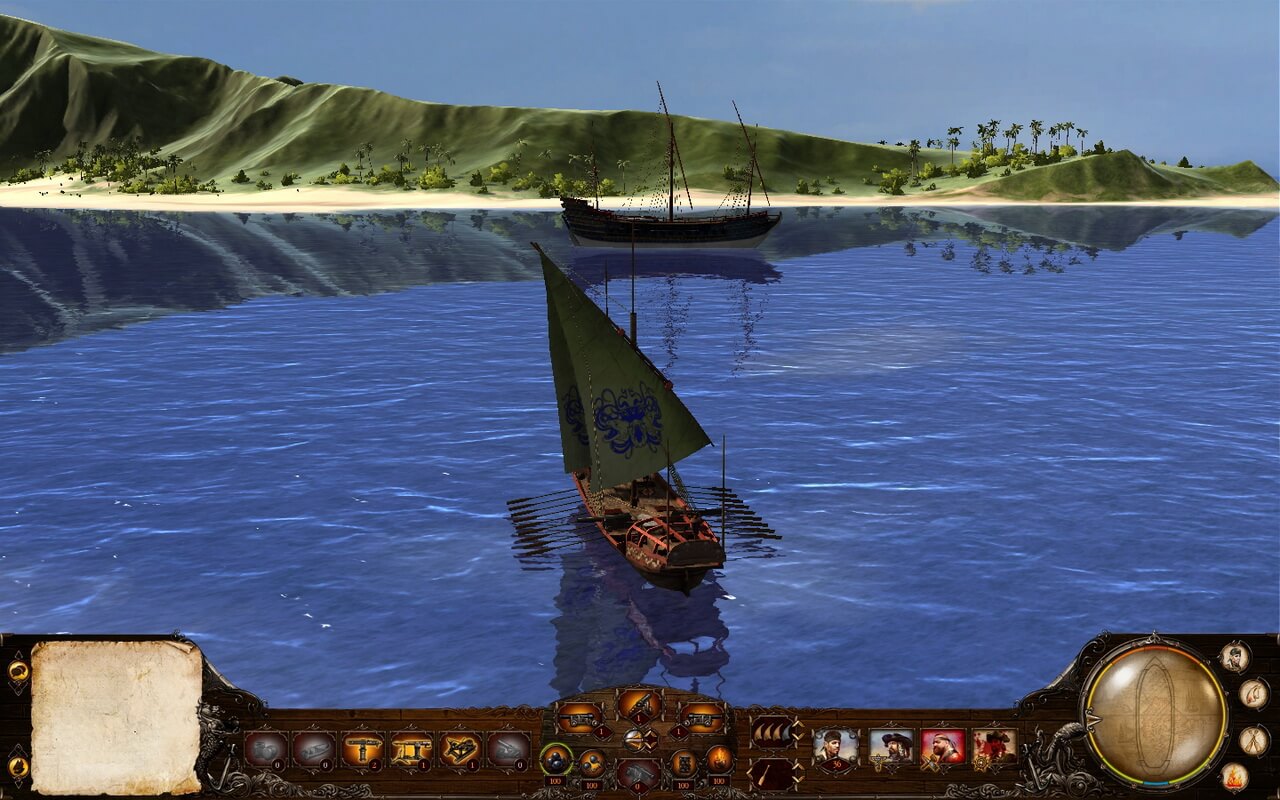The height and width of the screenshot is (800, 1280).
Task: Select the chain-shot cannonball ammo
Action: [591, 763]
